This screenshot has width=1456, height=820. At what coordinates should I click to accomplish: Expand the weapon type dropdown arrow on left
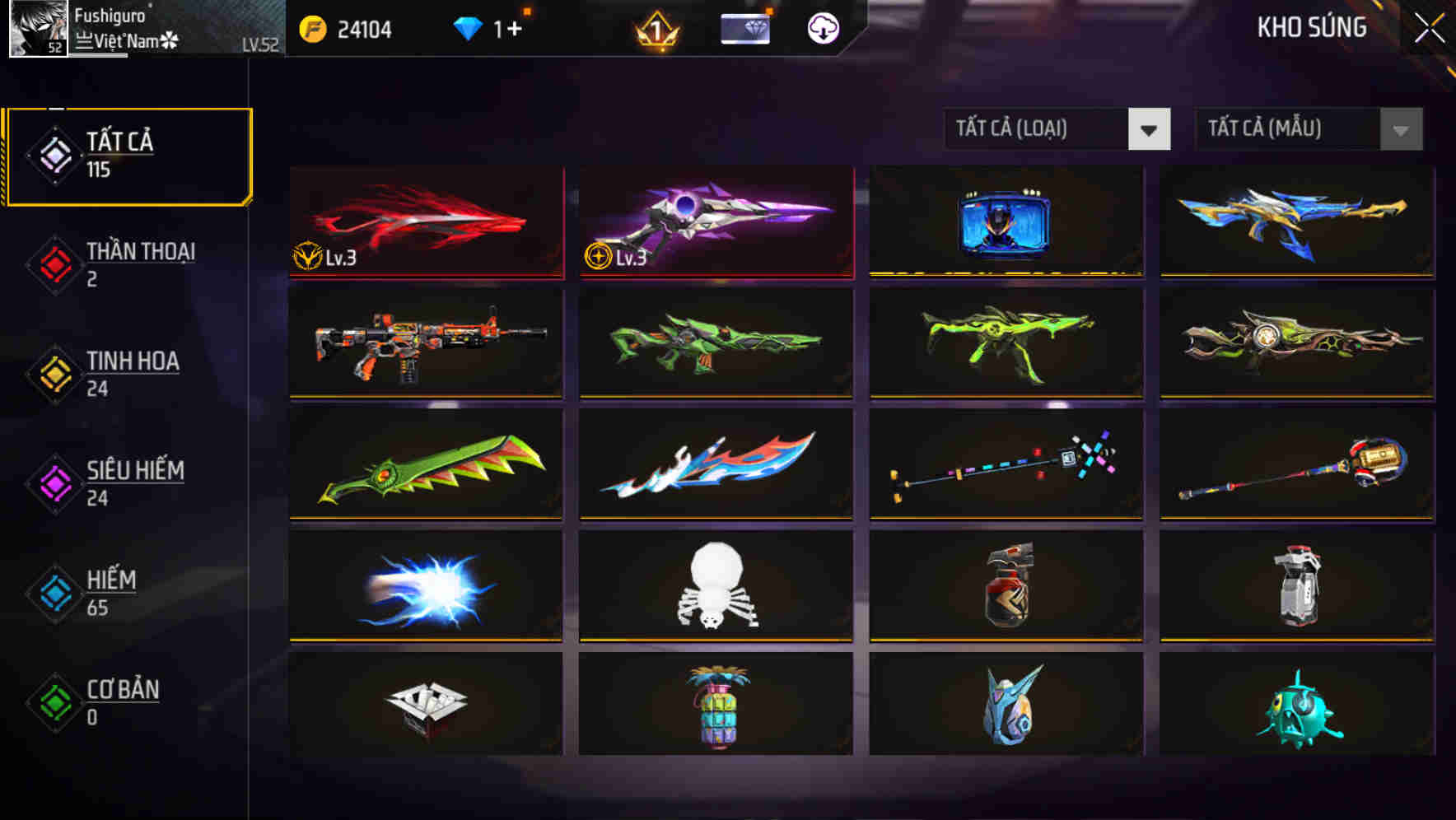tap(1150, 129)
